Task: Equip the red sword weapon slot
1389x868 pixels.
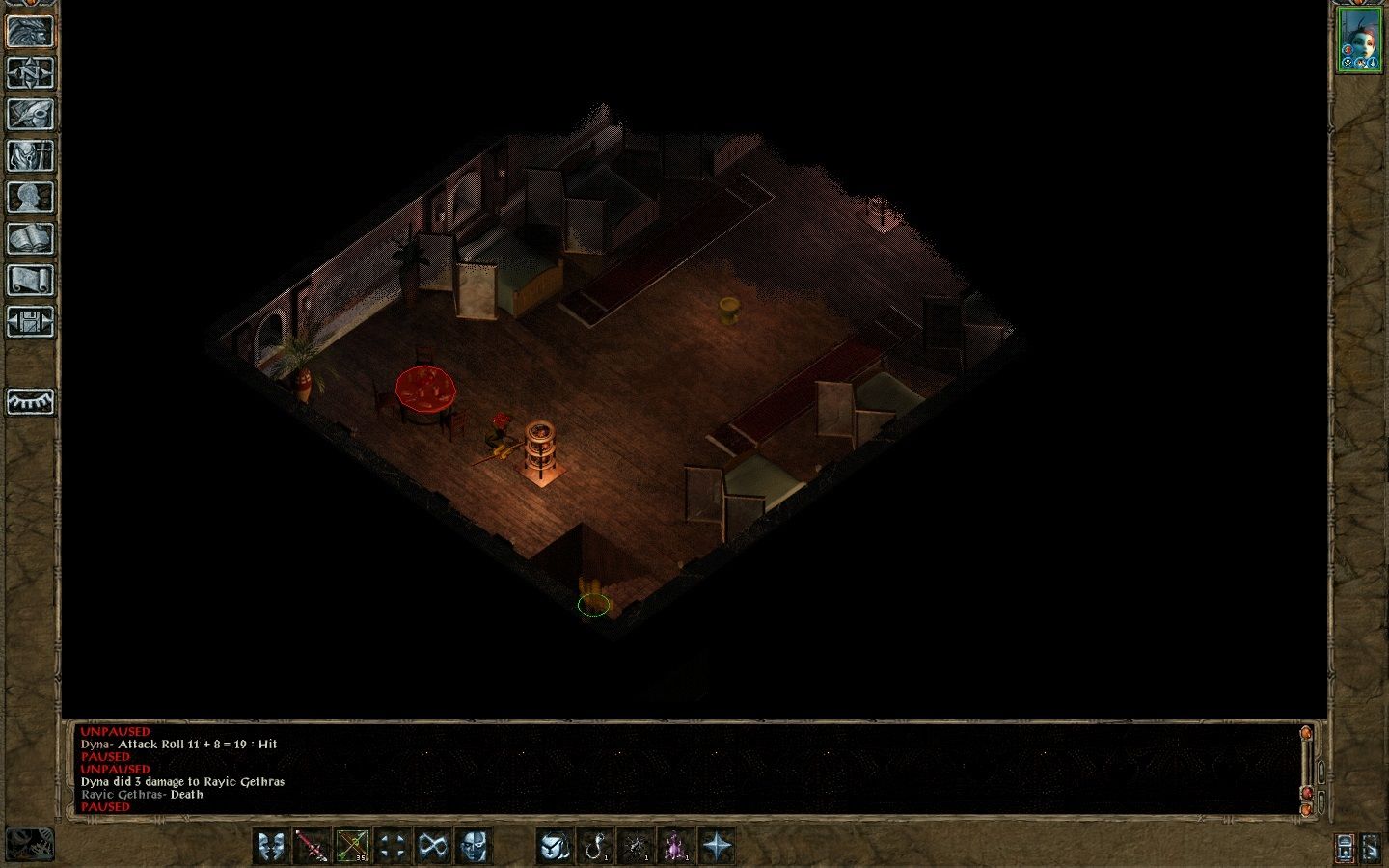Action: (312, 847)
